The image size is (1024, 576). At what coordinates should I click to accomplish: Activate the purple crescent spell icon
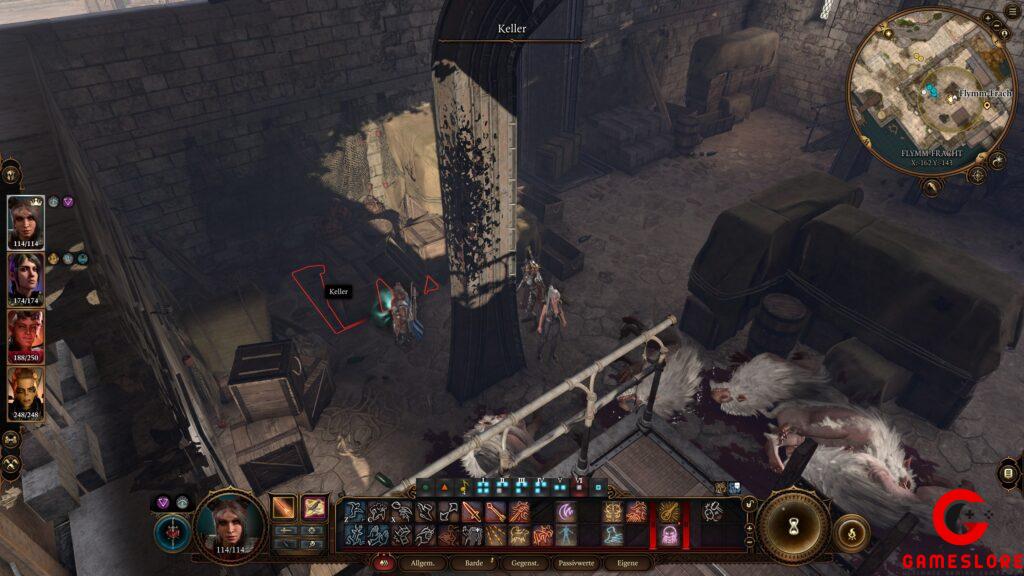[566, 512]
